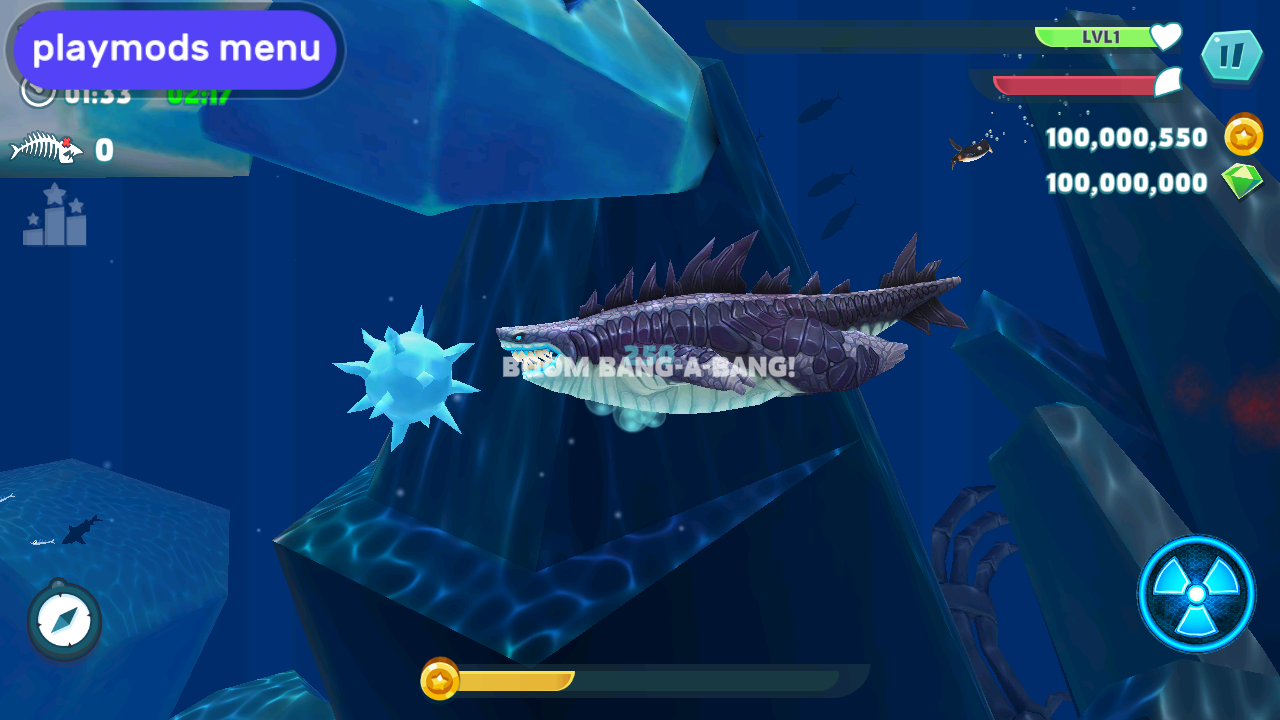Open the playmods menu overlay
Image resolution: width=1280 pixels, height=720 pixels.
[175, 49]
